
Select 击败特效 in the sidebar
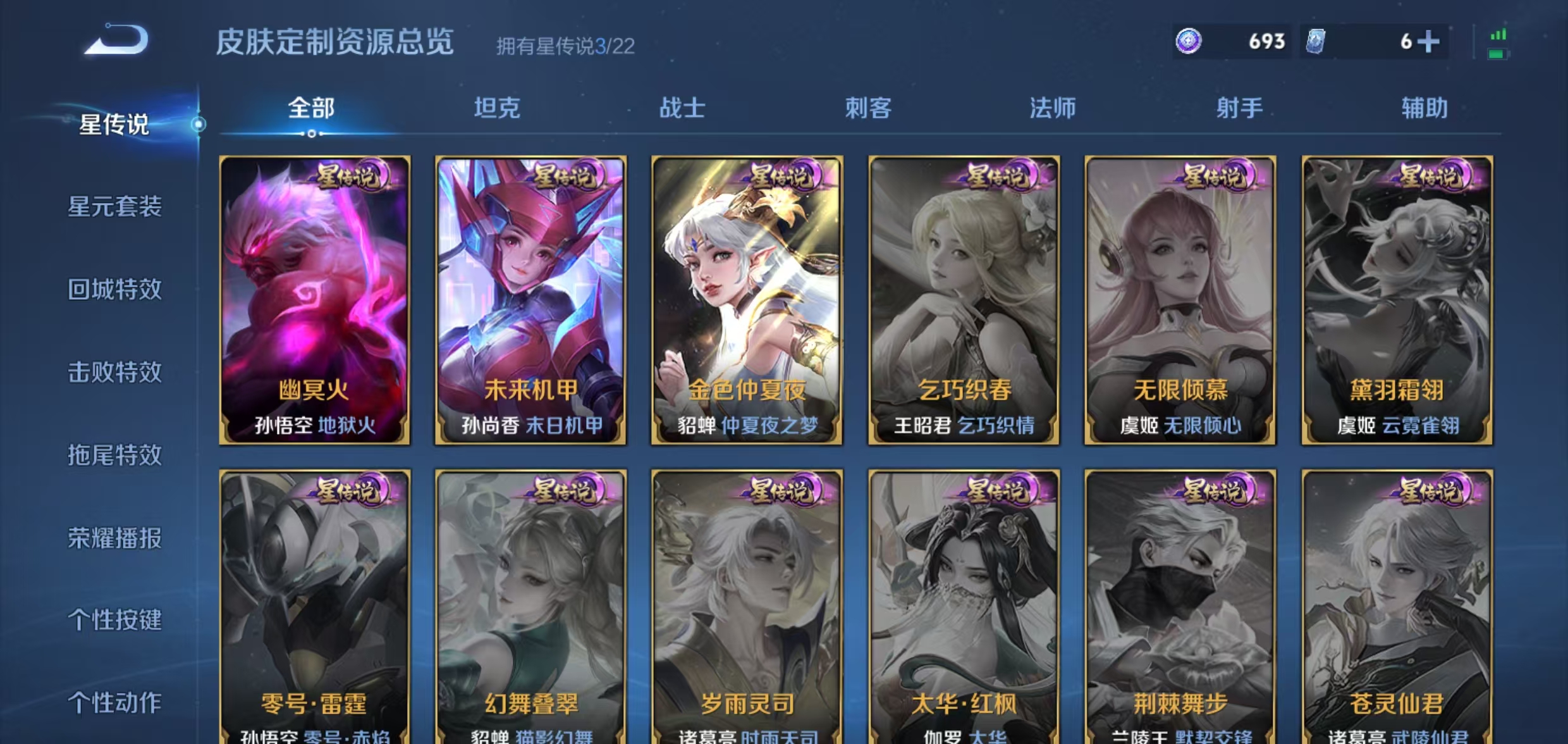click(x=114, y=373)
